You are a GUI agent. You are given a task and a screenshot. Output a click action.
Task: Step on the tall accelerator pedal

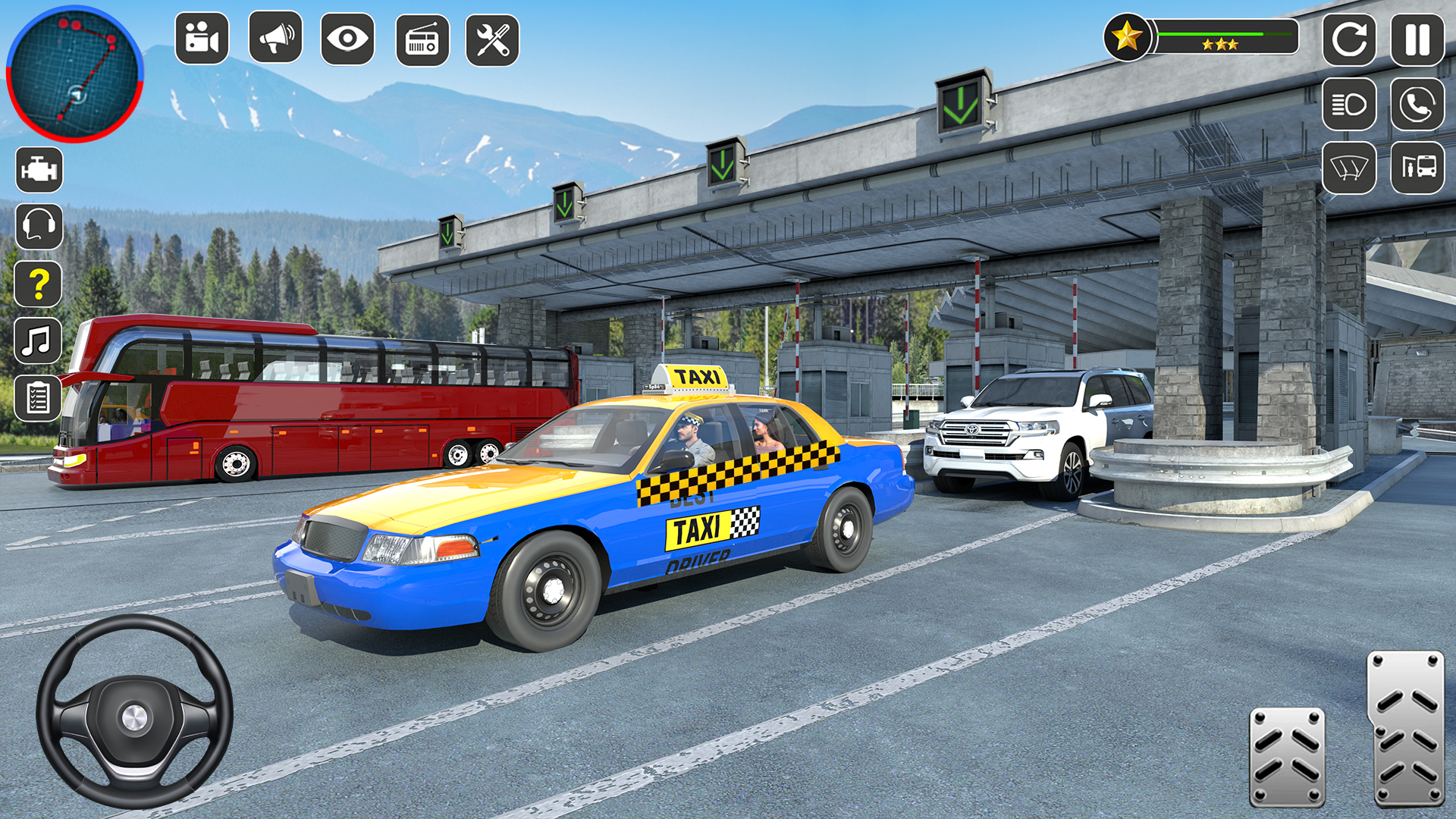click(x=1405, y=728)
